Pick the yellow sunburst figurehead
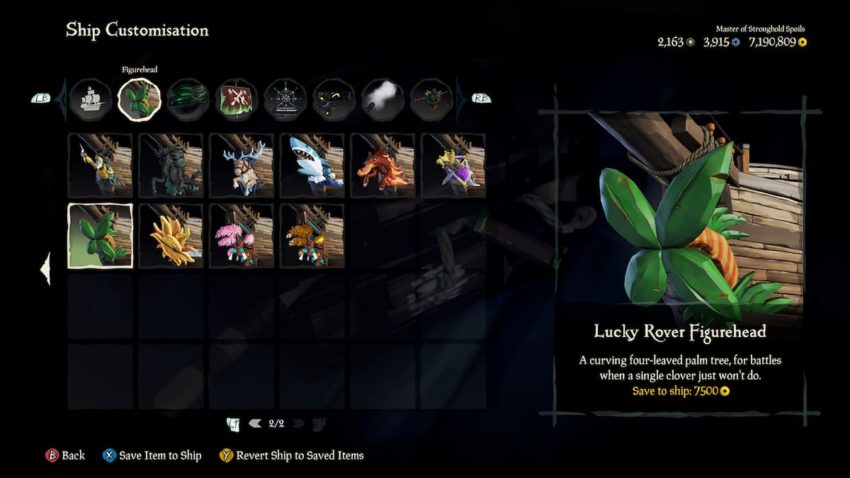850x478 pixels. tap(171, 236)
